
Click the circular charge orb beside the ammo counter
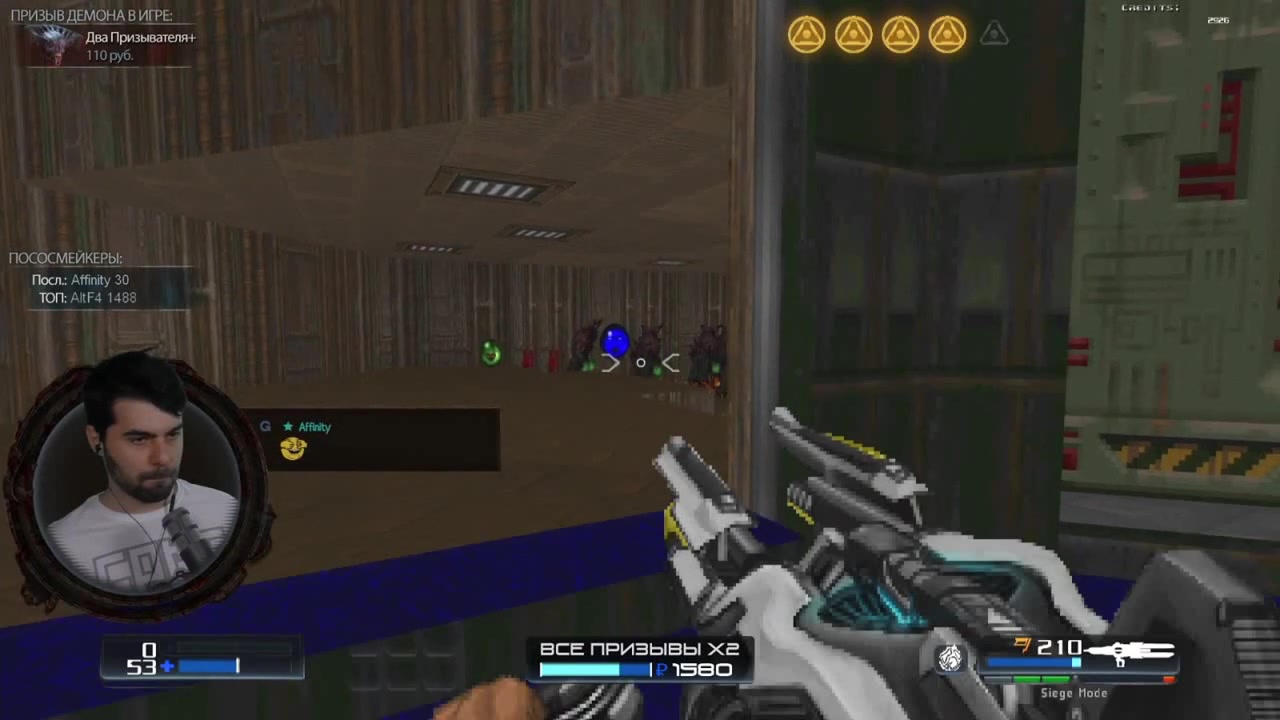(x=948, y=658)
